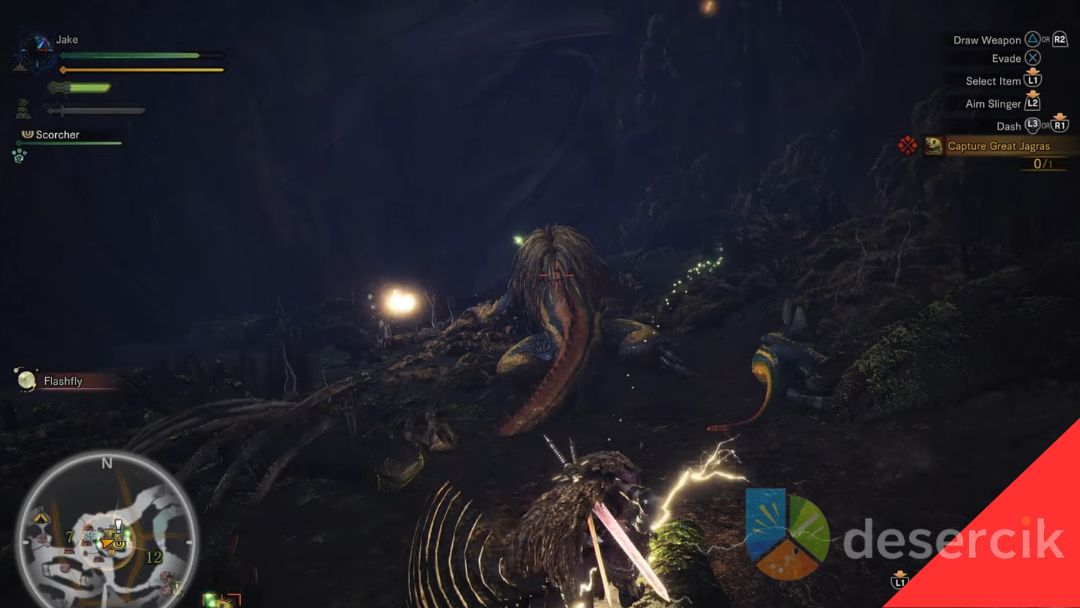The width and height of the screenshot is (1080, 608).
Task: Select the camp tent marker on minimap
Action: [x=40, y=518]
